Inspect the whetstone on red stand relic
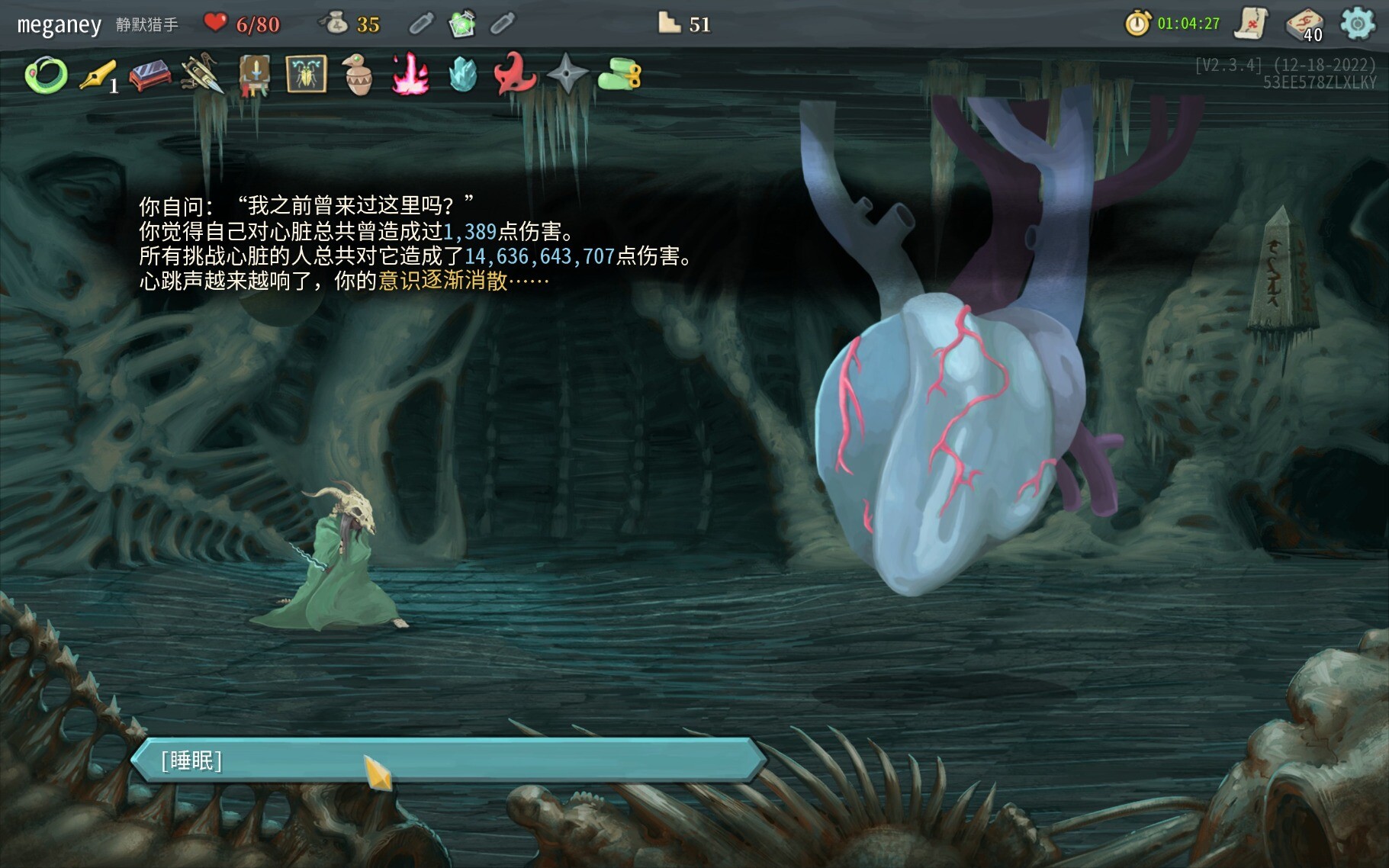 pos(150,76)
